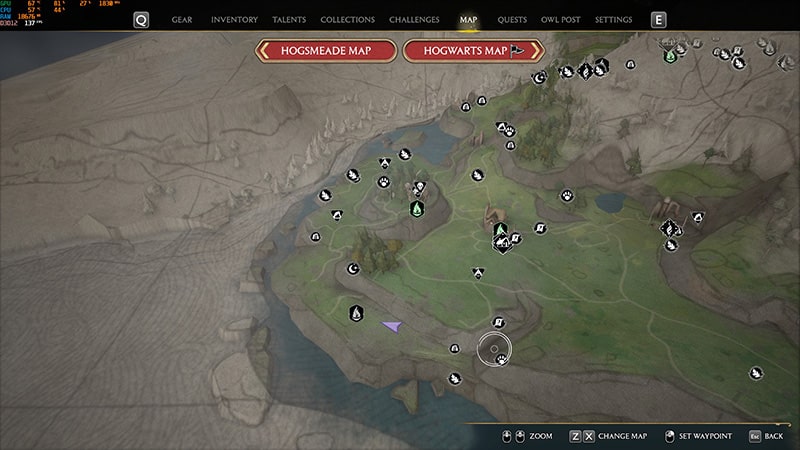Click the Back option

pos(766,436)
